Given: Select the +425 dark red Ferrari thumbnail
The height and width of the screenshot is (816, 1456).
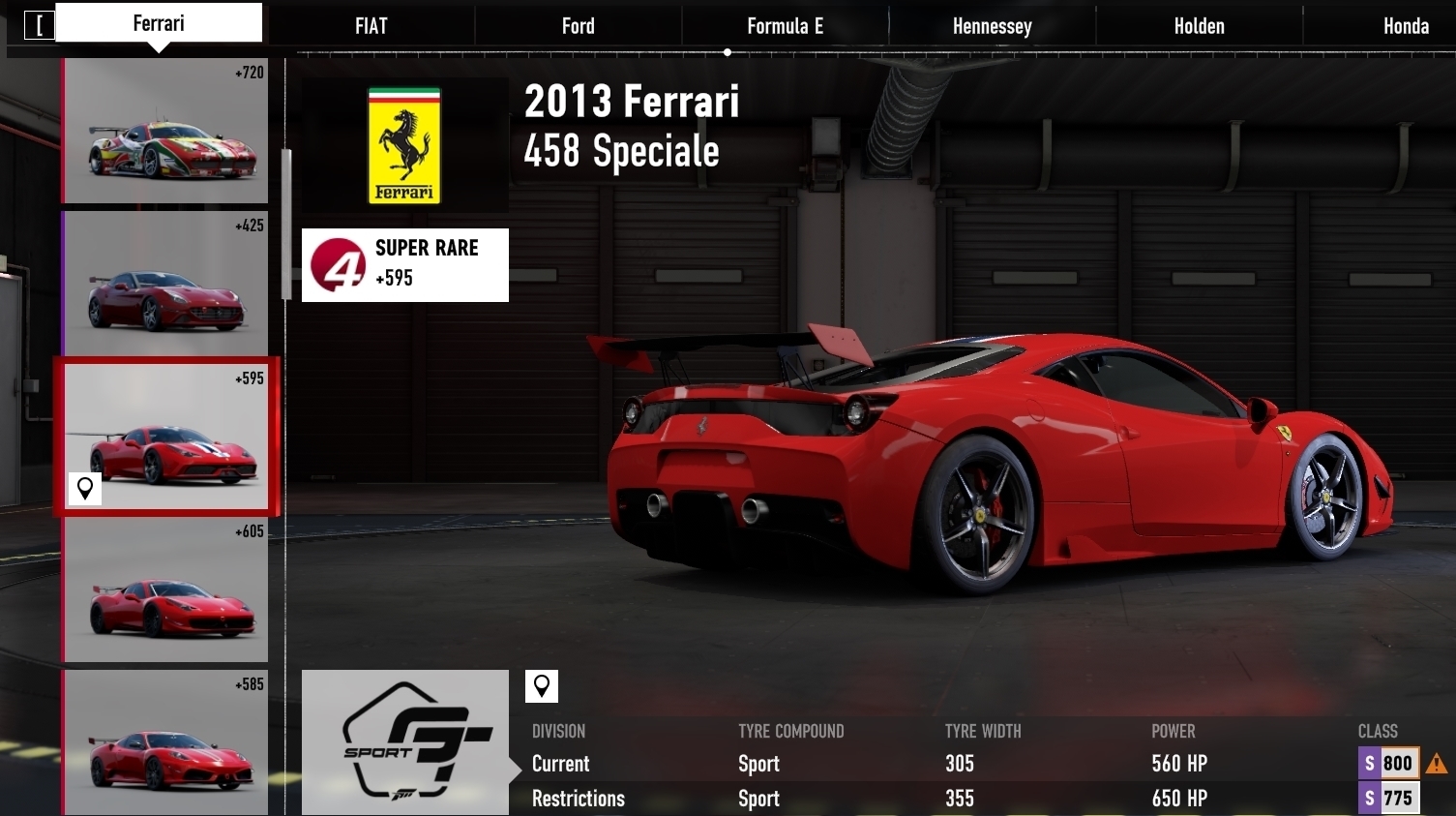Looking at the screenshot, I should [165, 284].
